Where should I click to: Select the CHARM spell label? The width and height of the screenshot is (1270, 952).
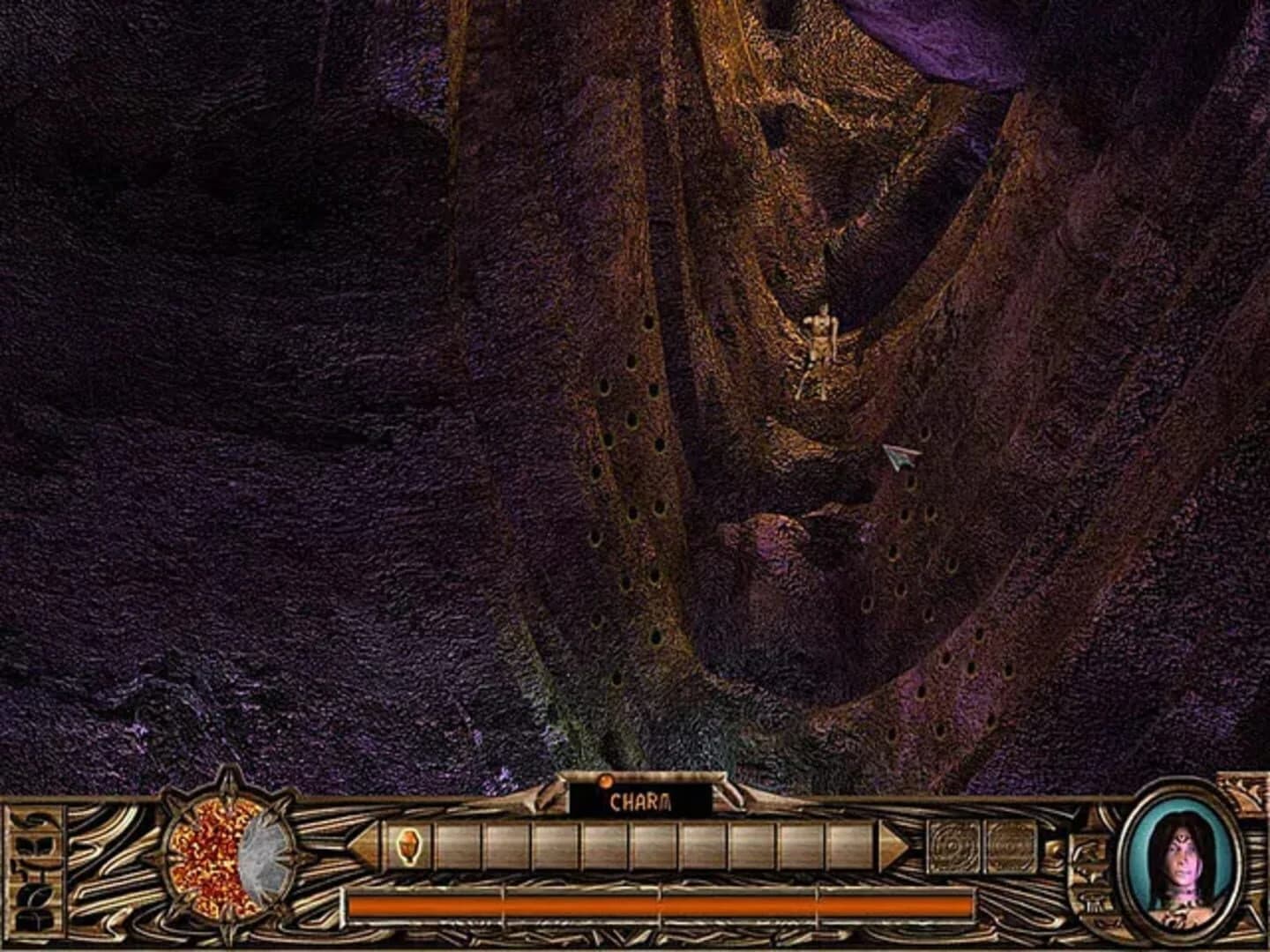(x=641, y=803)
